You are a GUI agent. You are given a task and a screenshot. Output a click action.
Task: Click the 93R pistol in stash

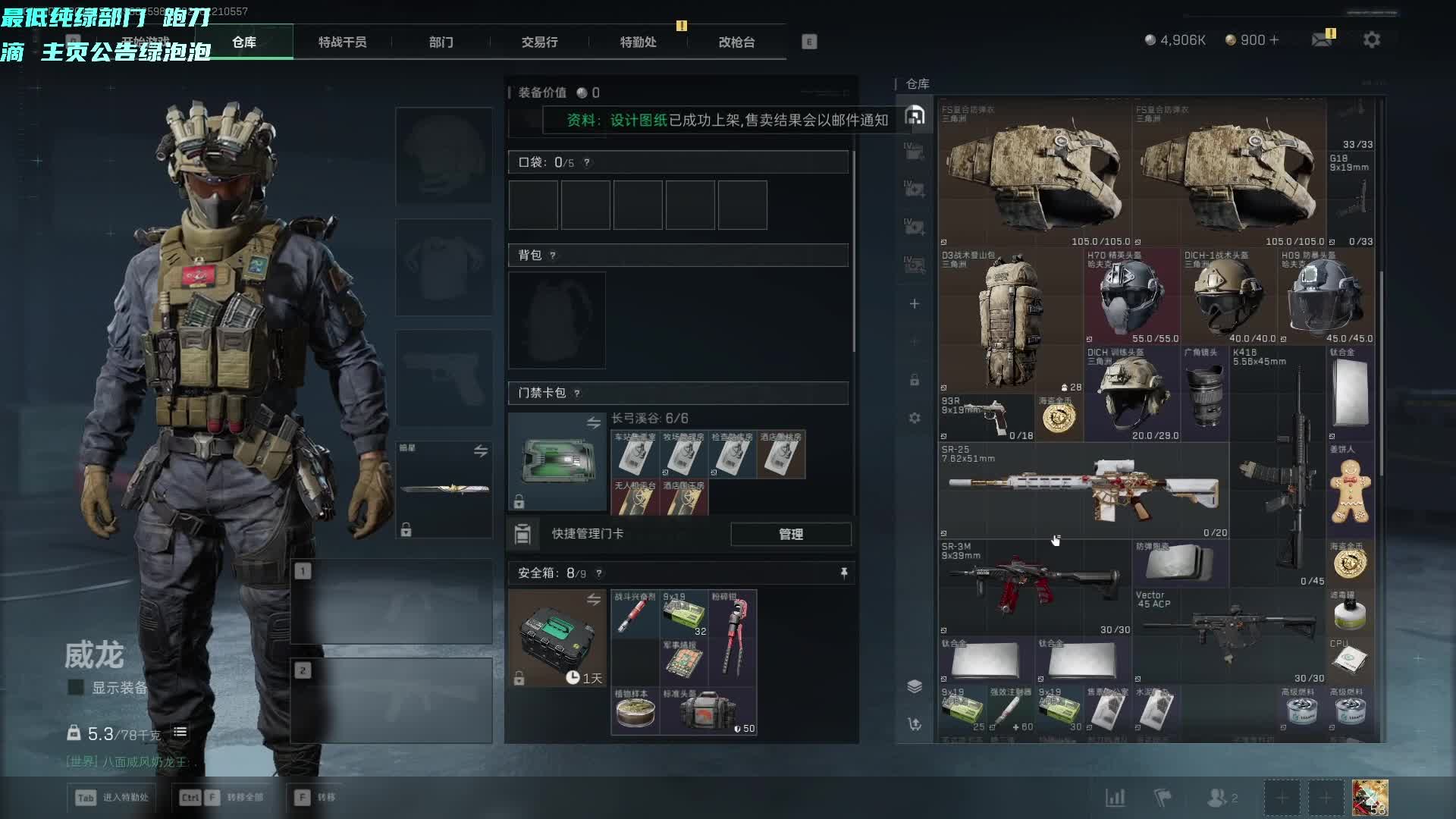pyautogui.click(x=986, y=417)
